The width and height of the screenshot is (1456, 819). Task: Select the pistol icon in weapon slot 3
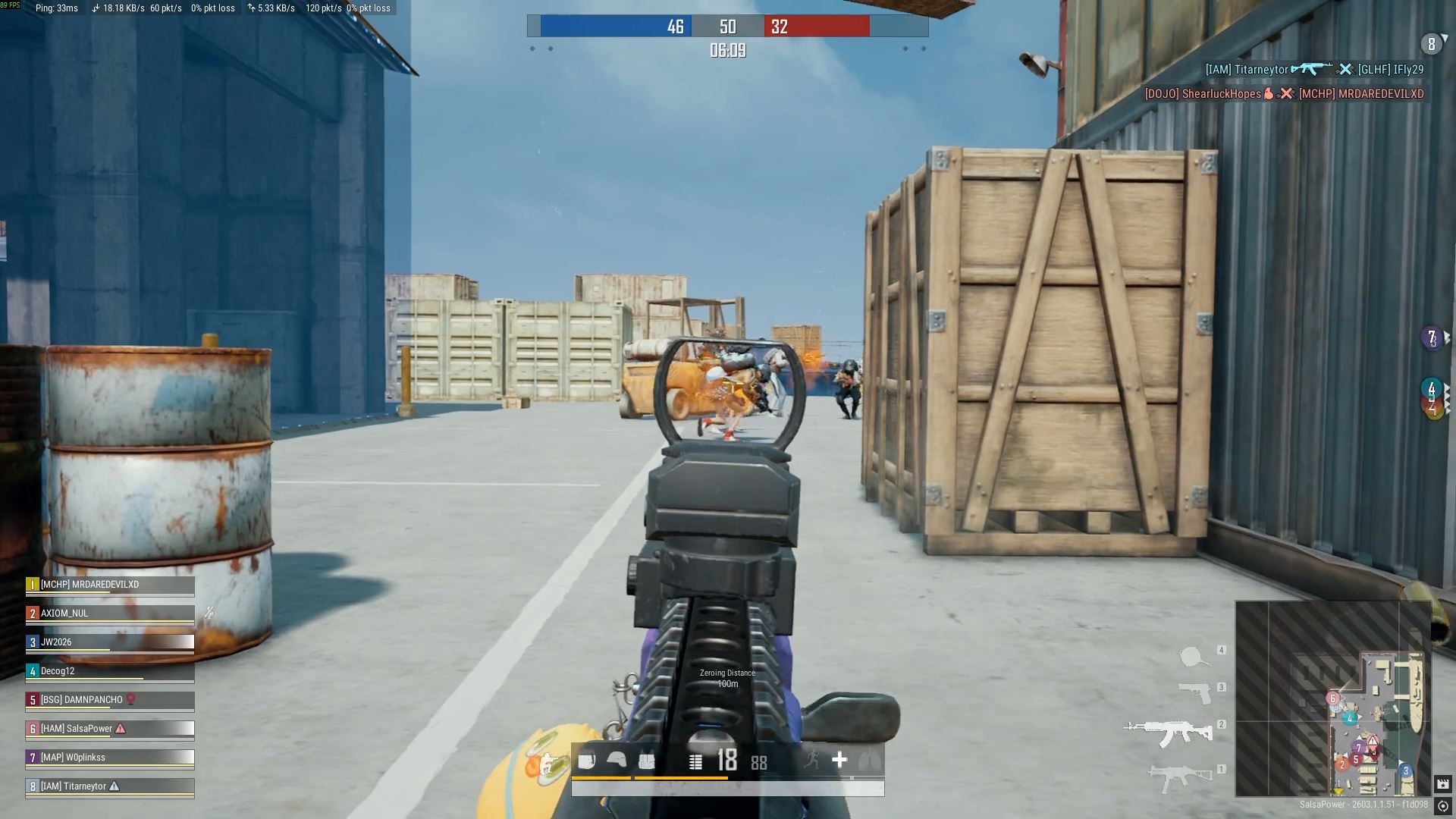coord(1195,692)
